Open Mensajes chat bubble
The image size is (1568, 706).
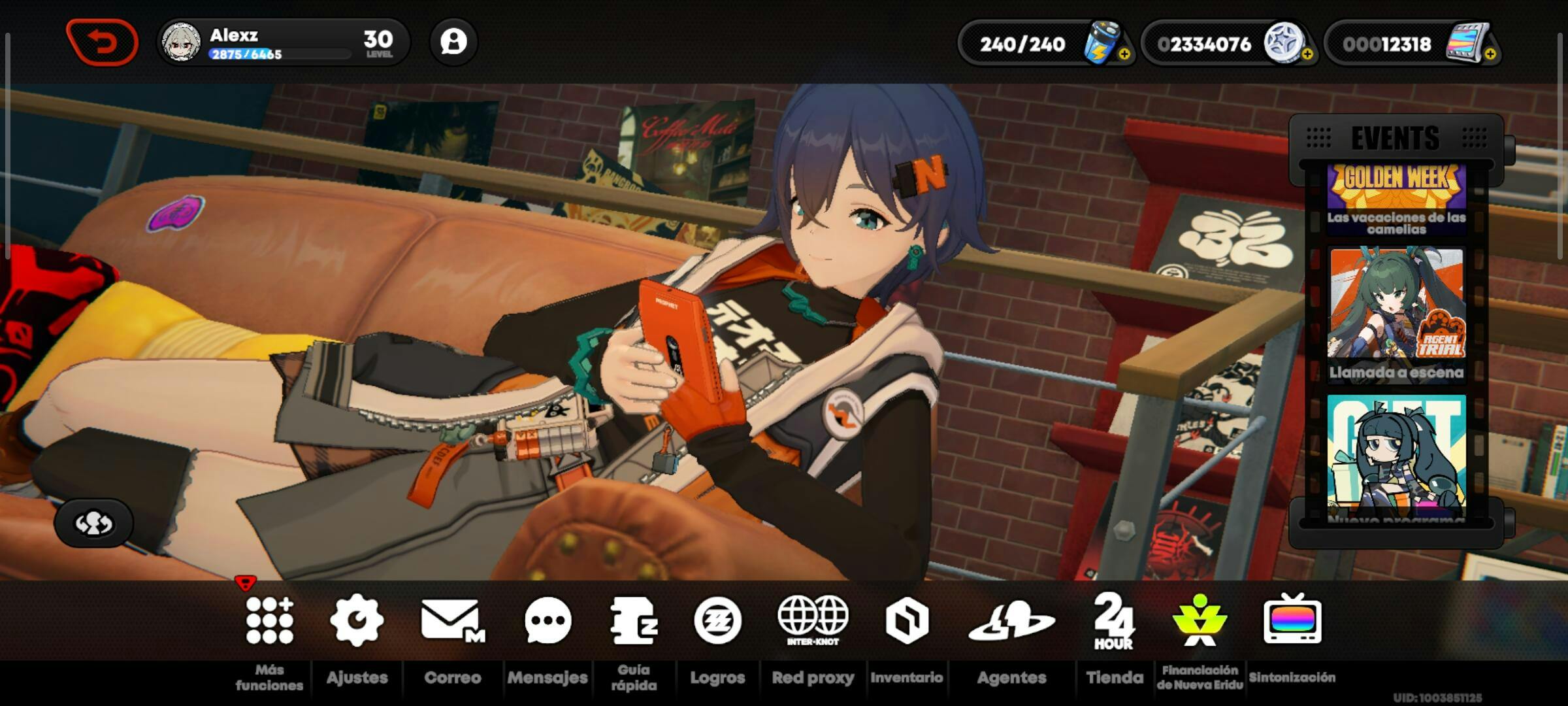pyautogui.click(x=547, y=620)
